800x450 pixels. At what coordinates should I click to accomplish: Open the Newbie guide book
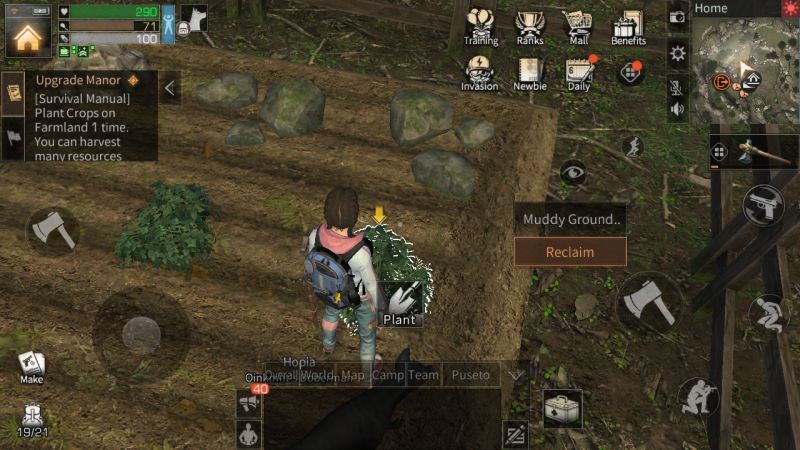pos(530,72)
